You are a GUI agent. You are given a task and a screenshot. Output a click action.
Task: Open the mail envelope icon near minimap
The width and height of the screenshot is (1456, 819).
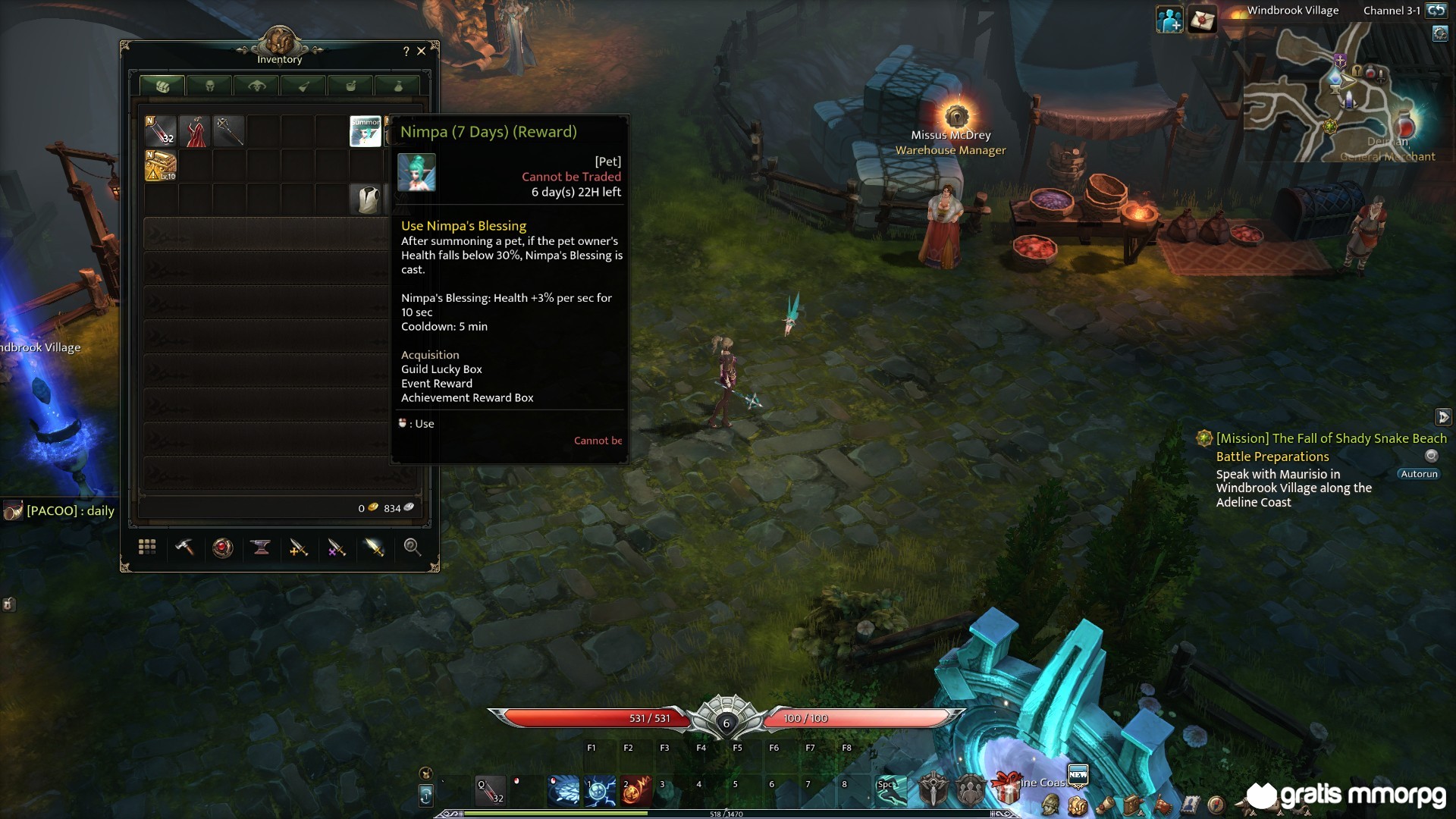[1202, 20]
